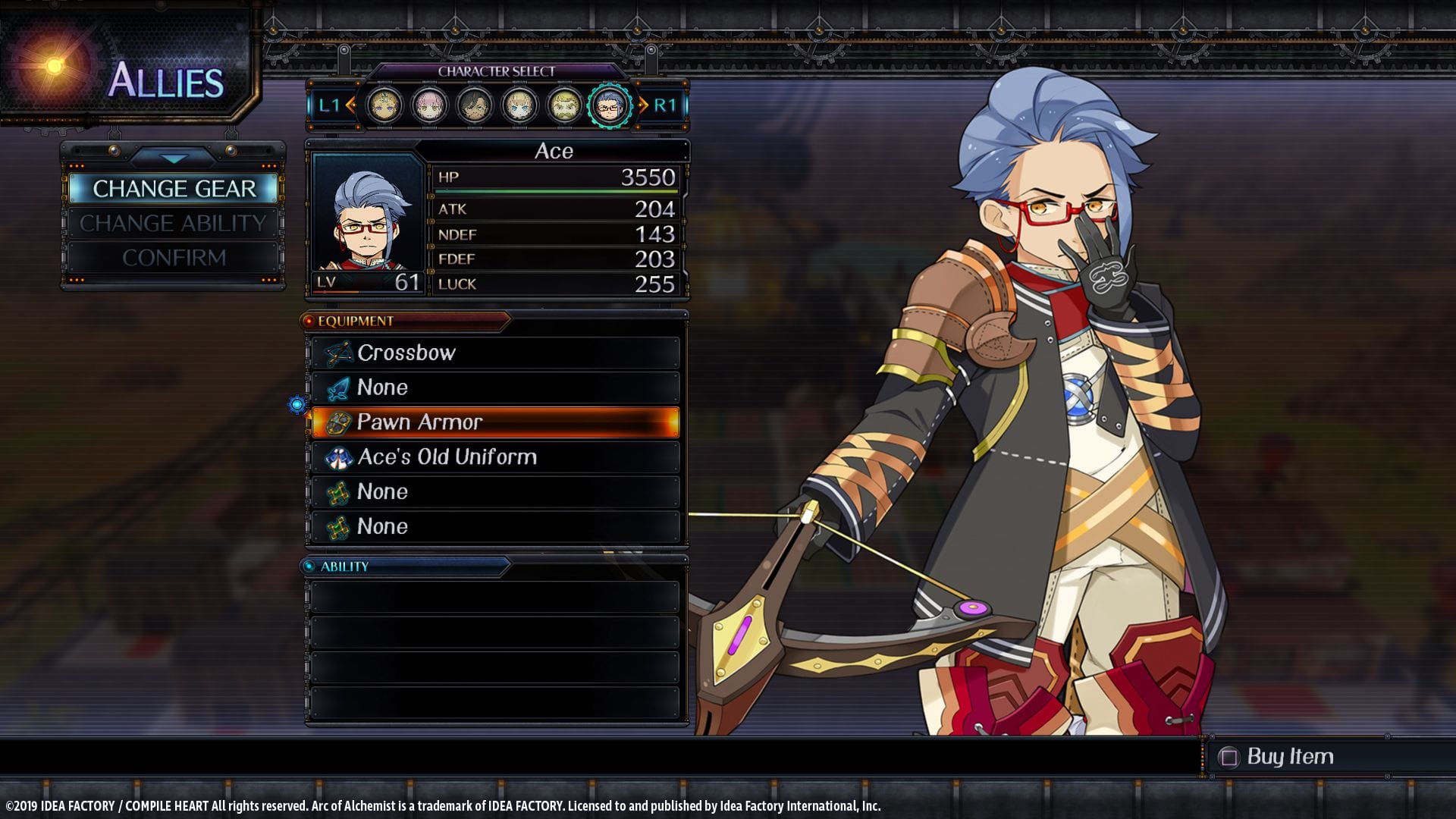Choose the mustached blond character portrait

pyautogui.click(x=564, y=105)
